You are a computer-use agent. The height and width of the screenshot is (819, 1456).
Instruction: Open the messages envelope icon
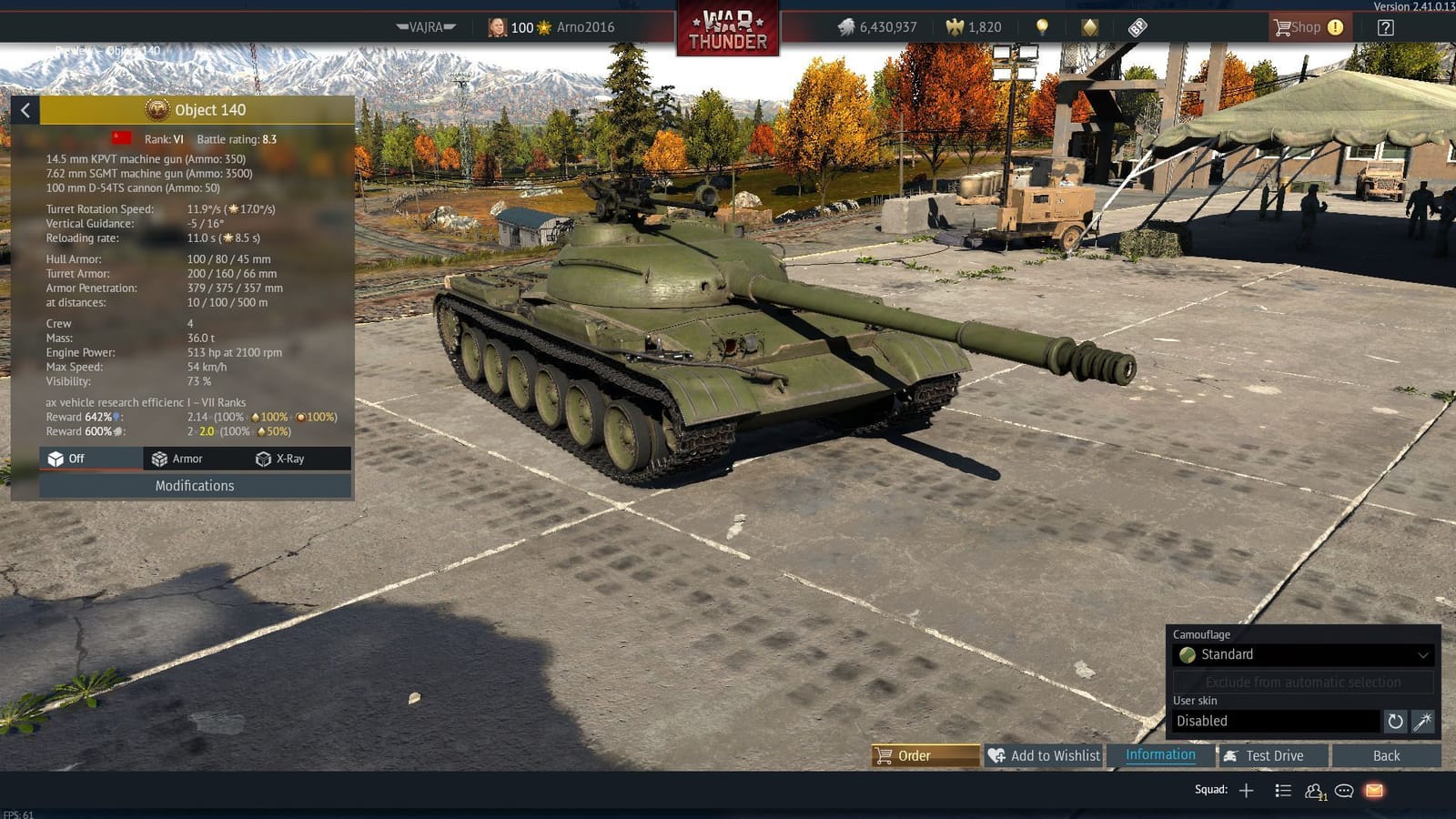(x=1374, y=790)
